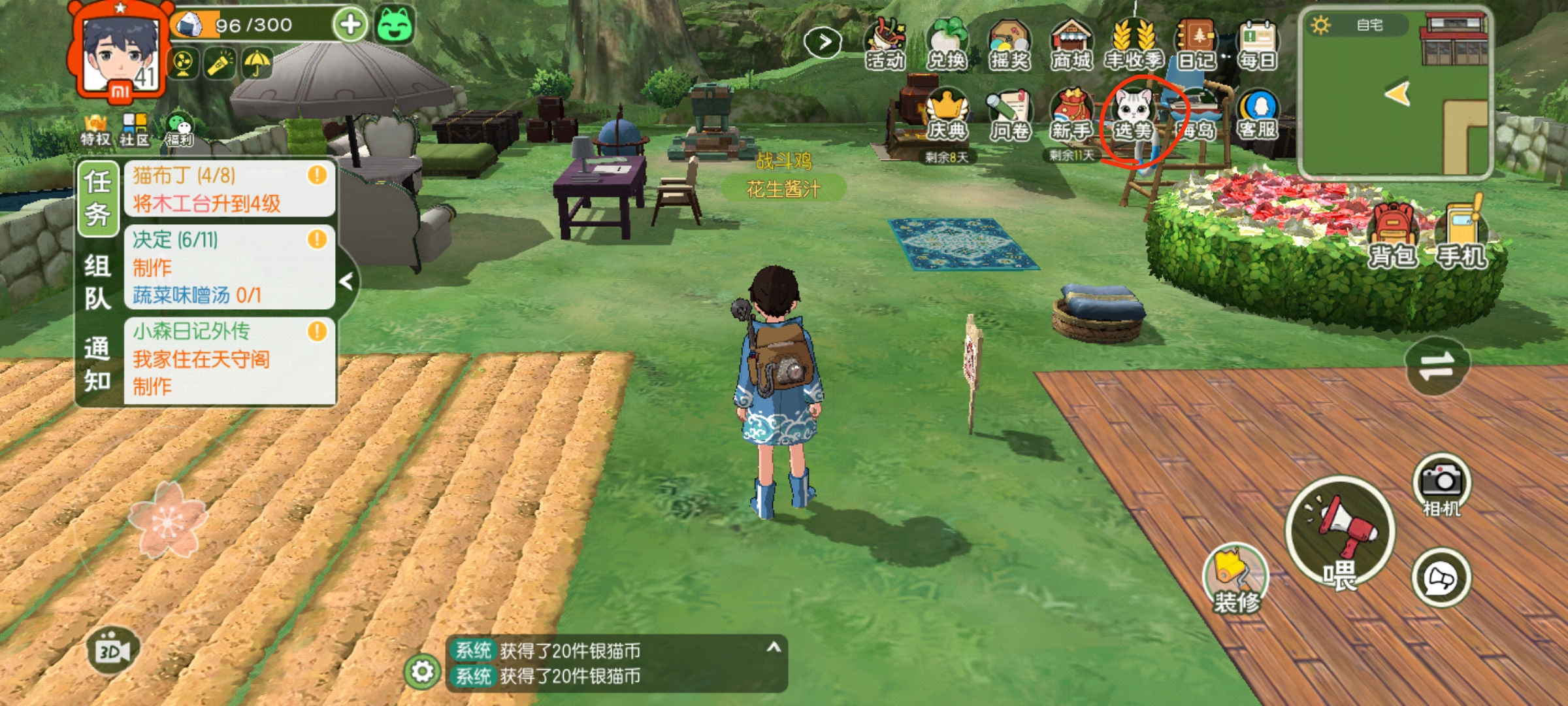Switch to the 组队 team tab
This screenshot has width=1568, height=706.
[x=97, y=281]
